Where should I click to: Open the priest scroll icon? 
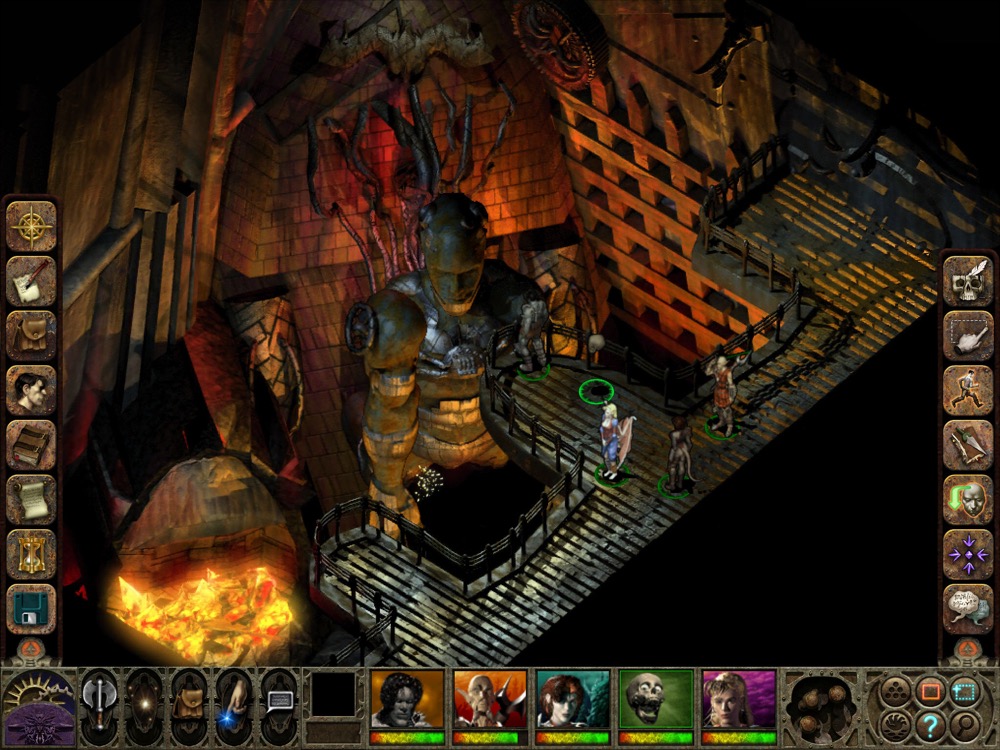(31, 499)
